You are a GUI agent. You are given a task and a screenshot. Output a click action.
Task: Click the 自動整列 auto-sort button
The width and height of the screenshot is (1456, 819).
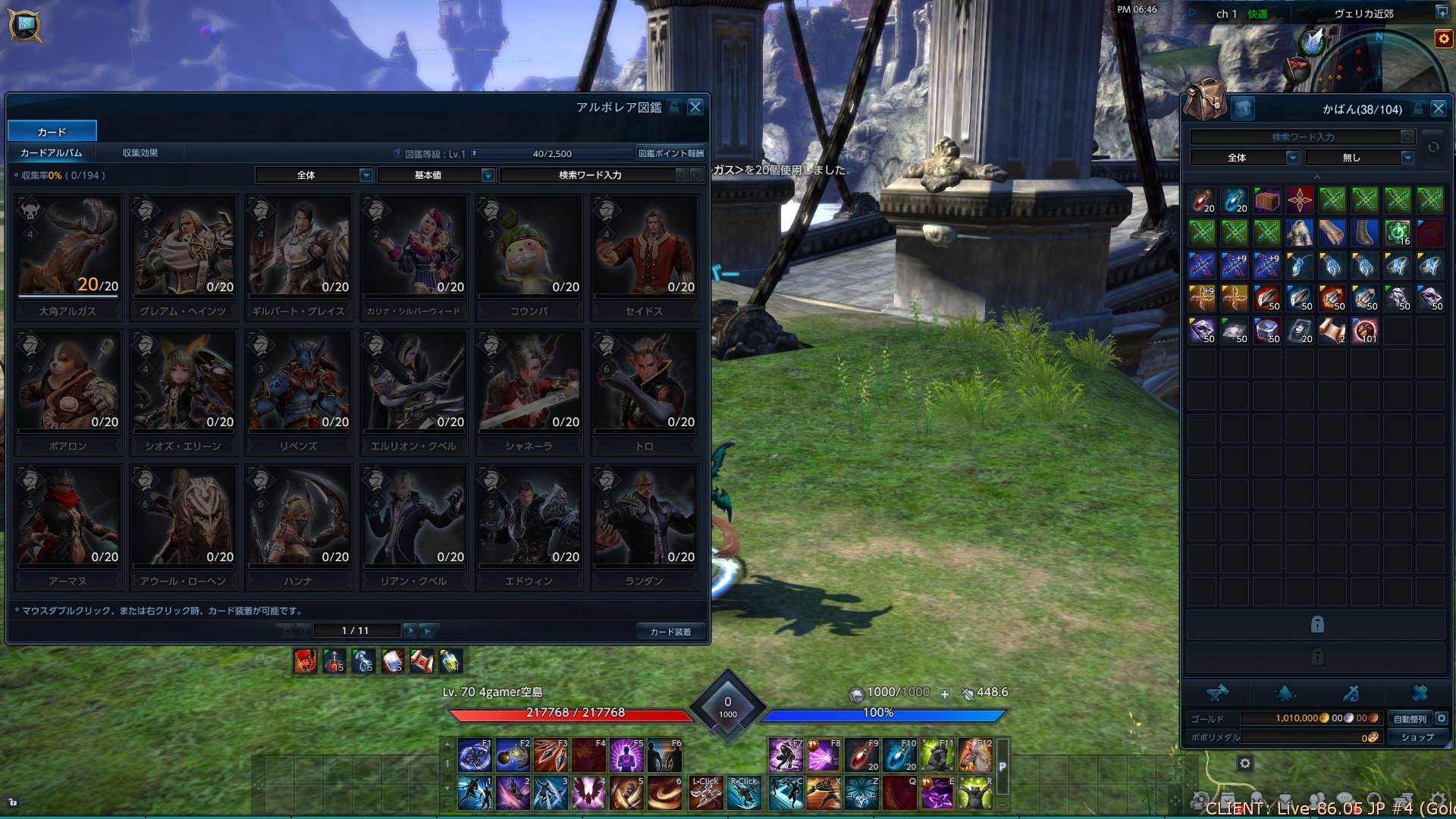1410,718
